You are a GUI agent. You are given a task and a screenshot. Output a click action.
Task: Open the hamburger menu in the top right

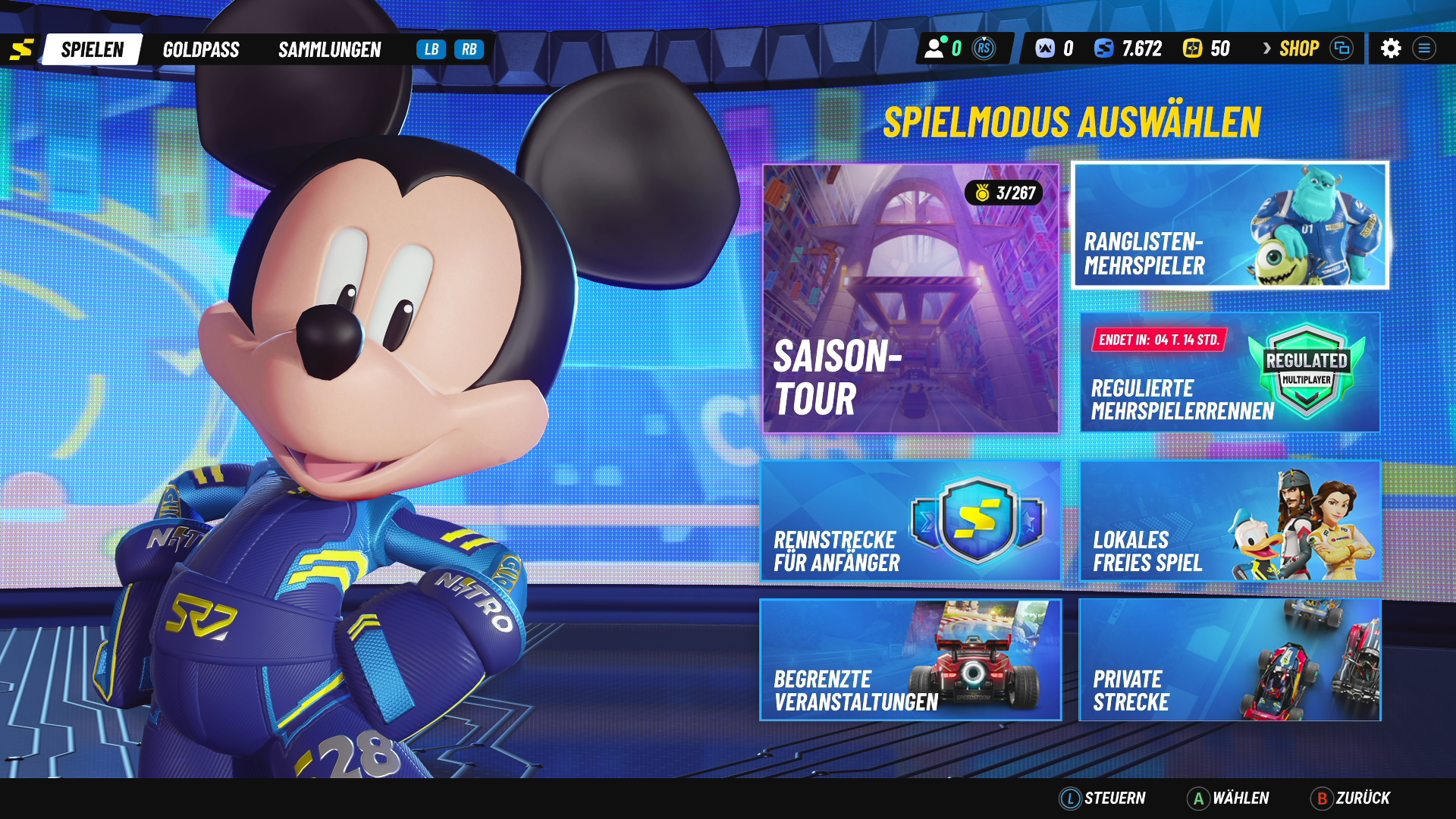[x=1424, y=49]
